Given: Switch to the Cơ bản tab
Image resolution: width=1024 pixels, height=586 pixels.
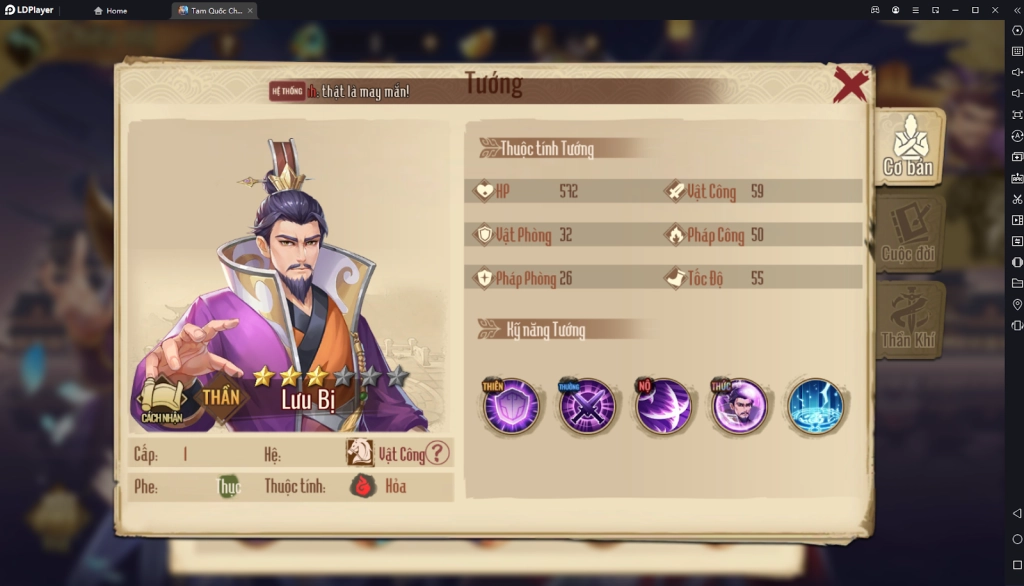Looking at the screenshot, I should pyautogui.click(x=908, y=147).
